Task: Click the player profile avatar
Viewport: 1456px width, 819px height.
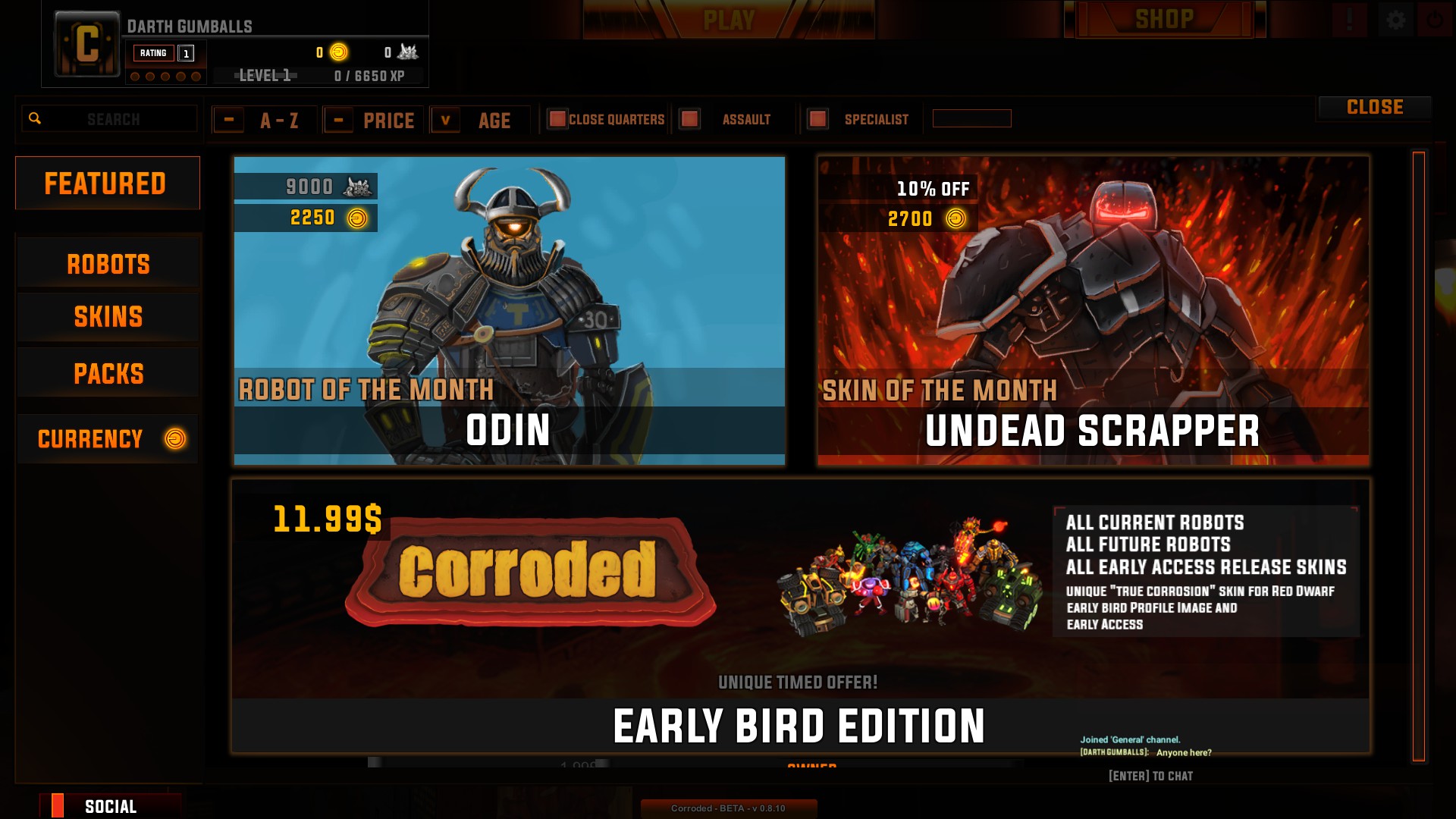Action: (x=87, y=44)
